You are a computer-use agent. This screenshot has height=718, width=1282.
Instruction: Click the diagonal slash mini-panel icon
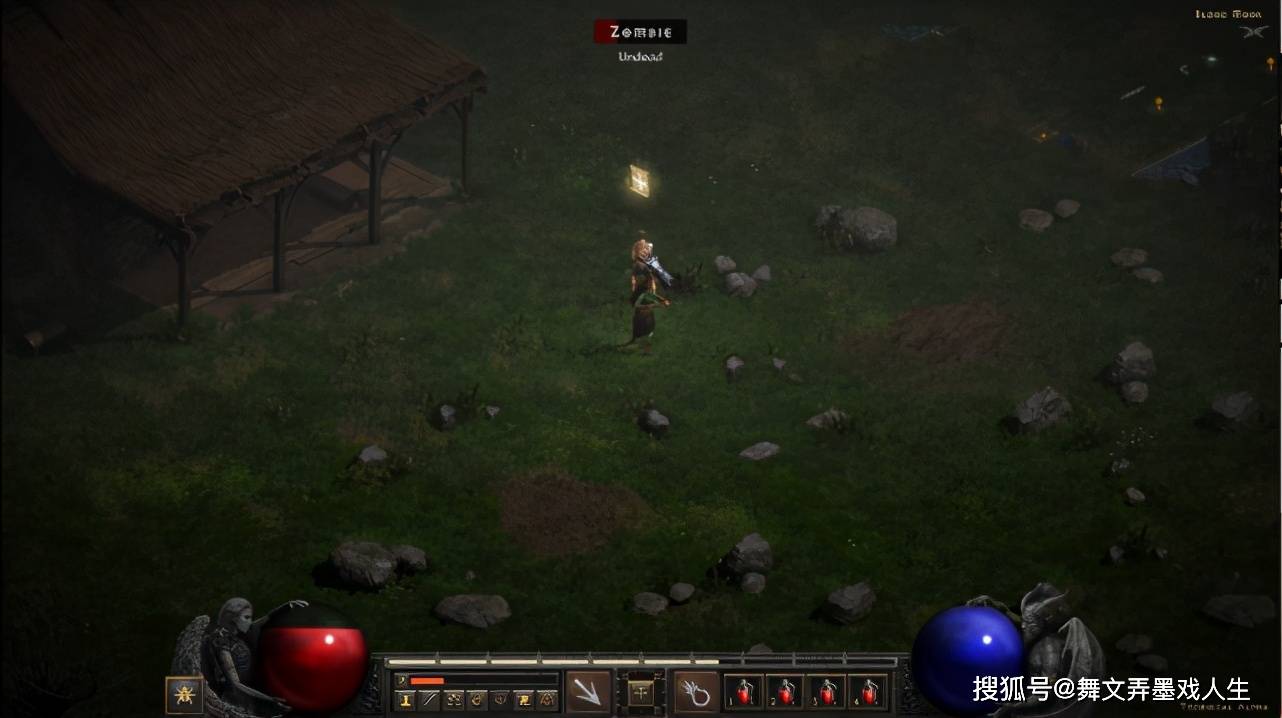point(429,700)
